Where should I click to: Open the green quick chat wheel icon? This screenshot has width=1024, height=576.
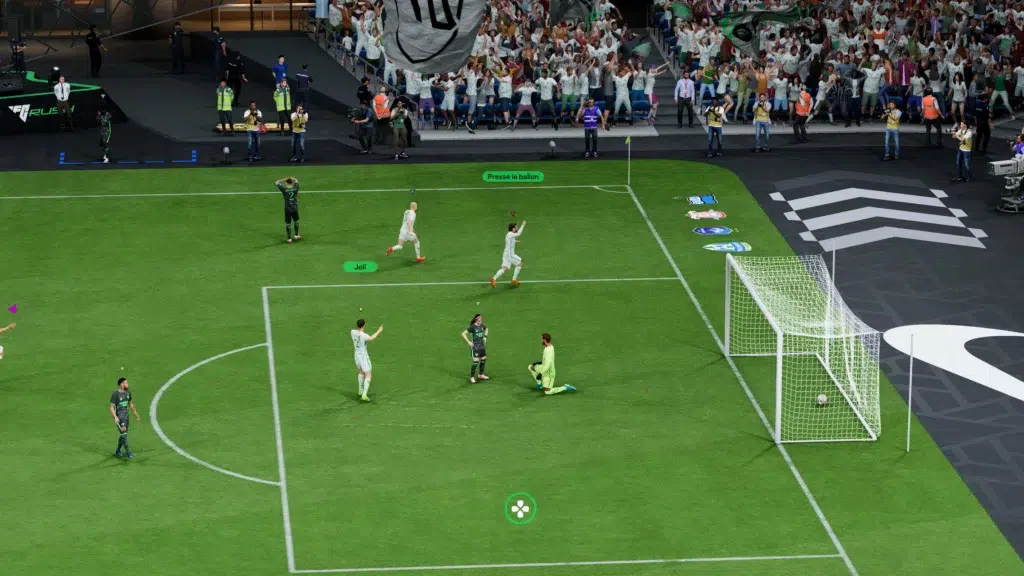coord(520,508)
